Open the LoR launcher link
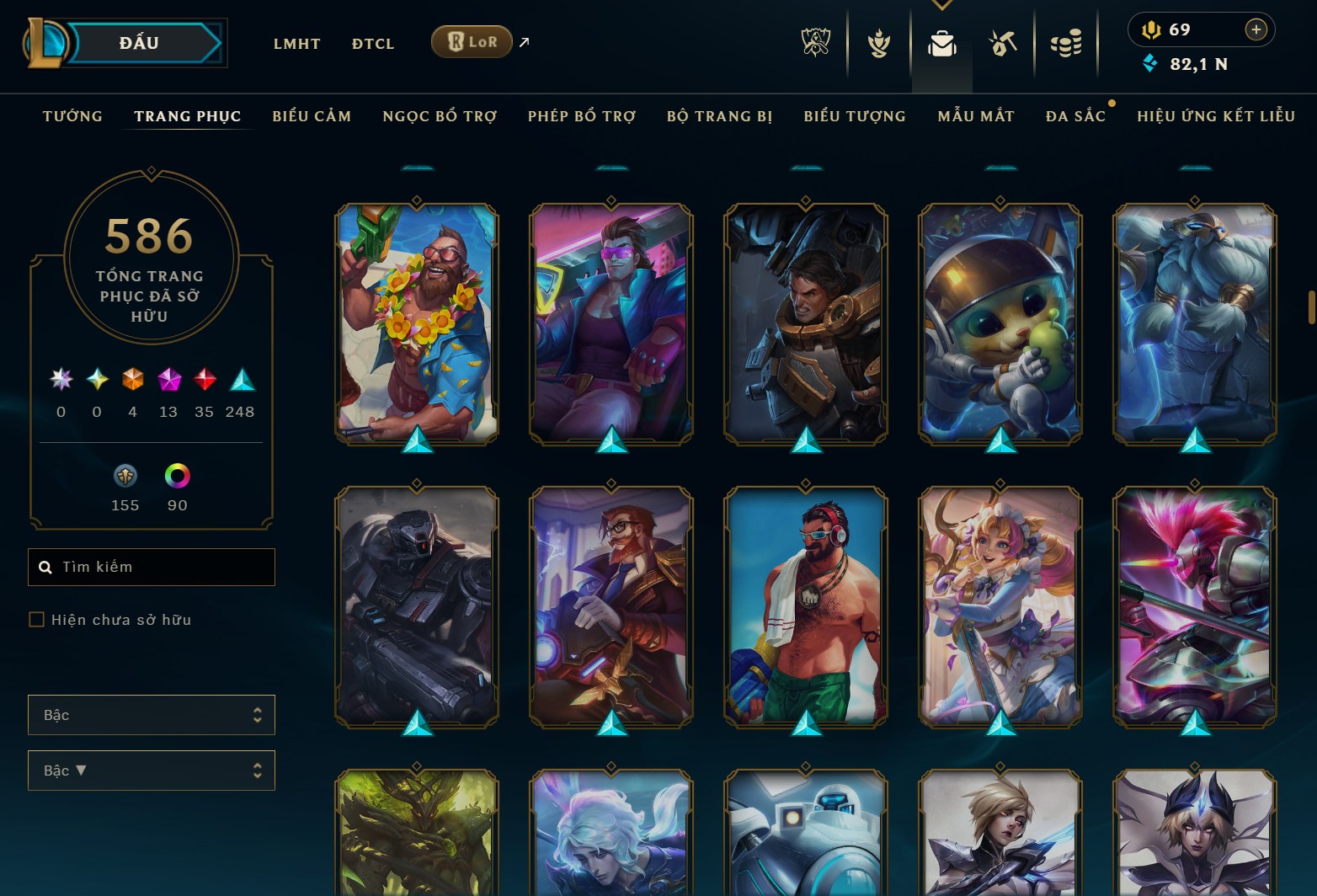 [x=472, y=40]
